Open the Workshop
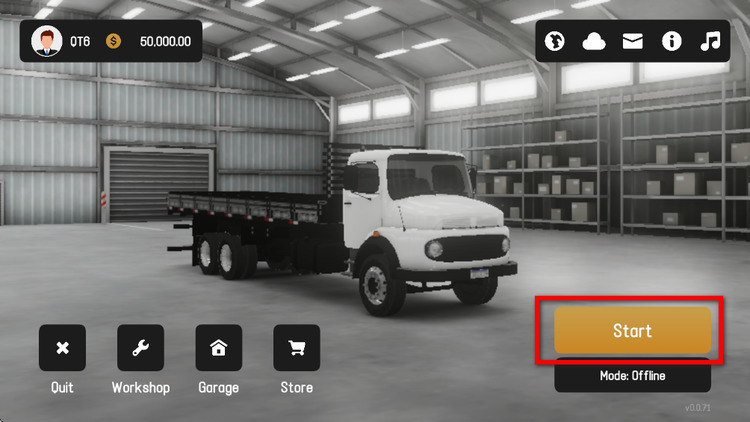The width and height of the screenshot is (750, 422). [x=140, y=348]
